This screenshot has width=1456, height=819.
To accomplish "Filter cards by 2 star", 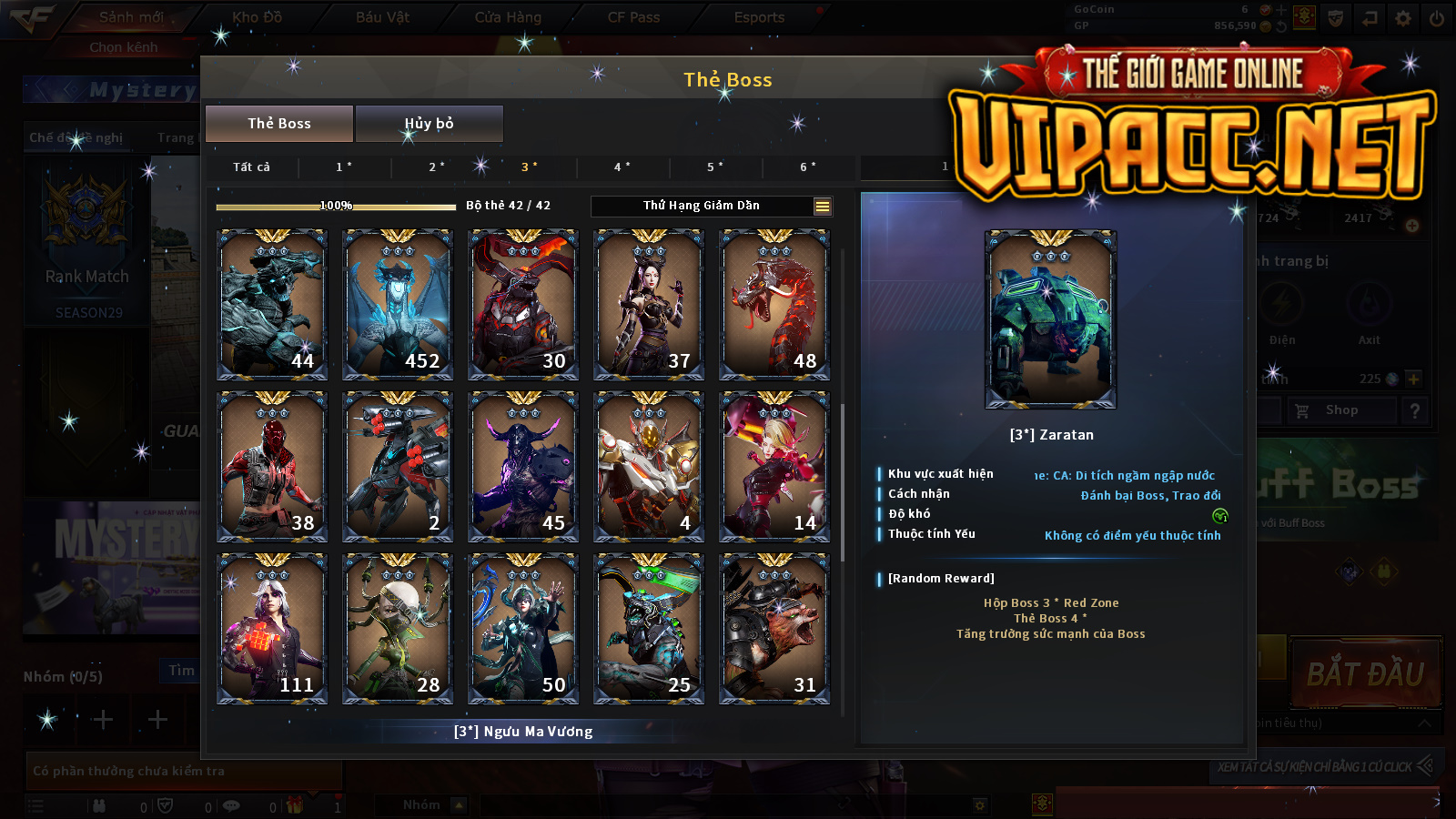I will 437,167.
